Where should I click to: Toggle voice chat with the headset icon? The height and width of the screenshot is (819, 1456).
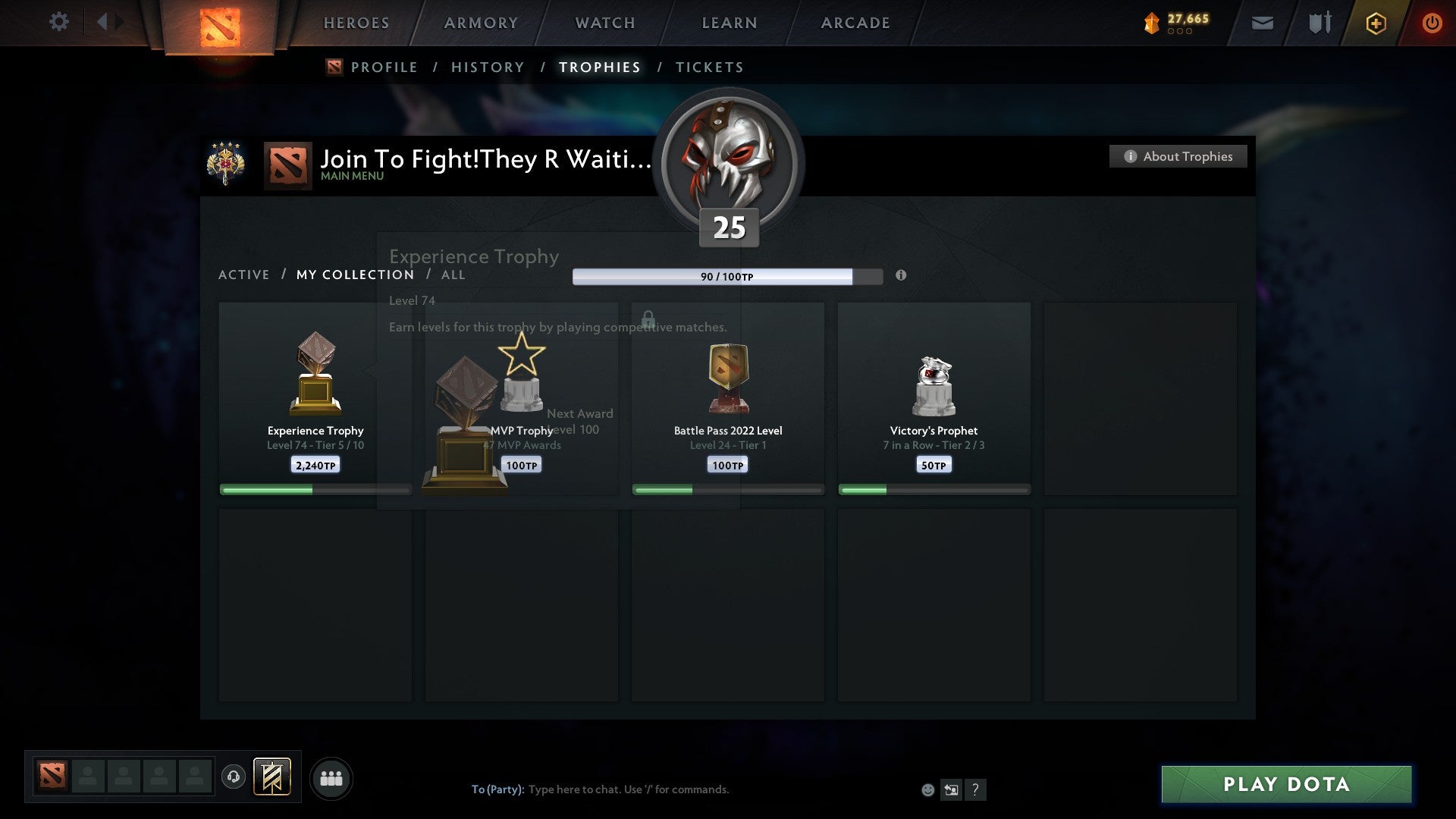[234, 778]
